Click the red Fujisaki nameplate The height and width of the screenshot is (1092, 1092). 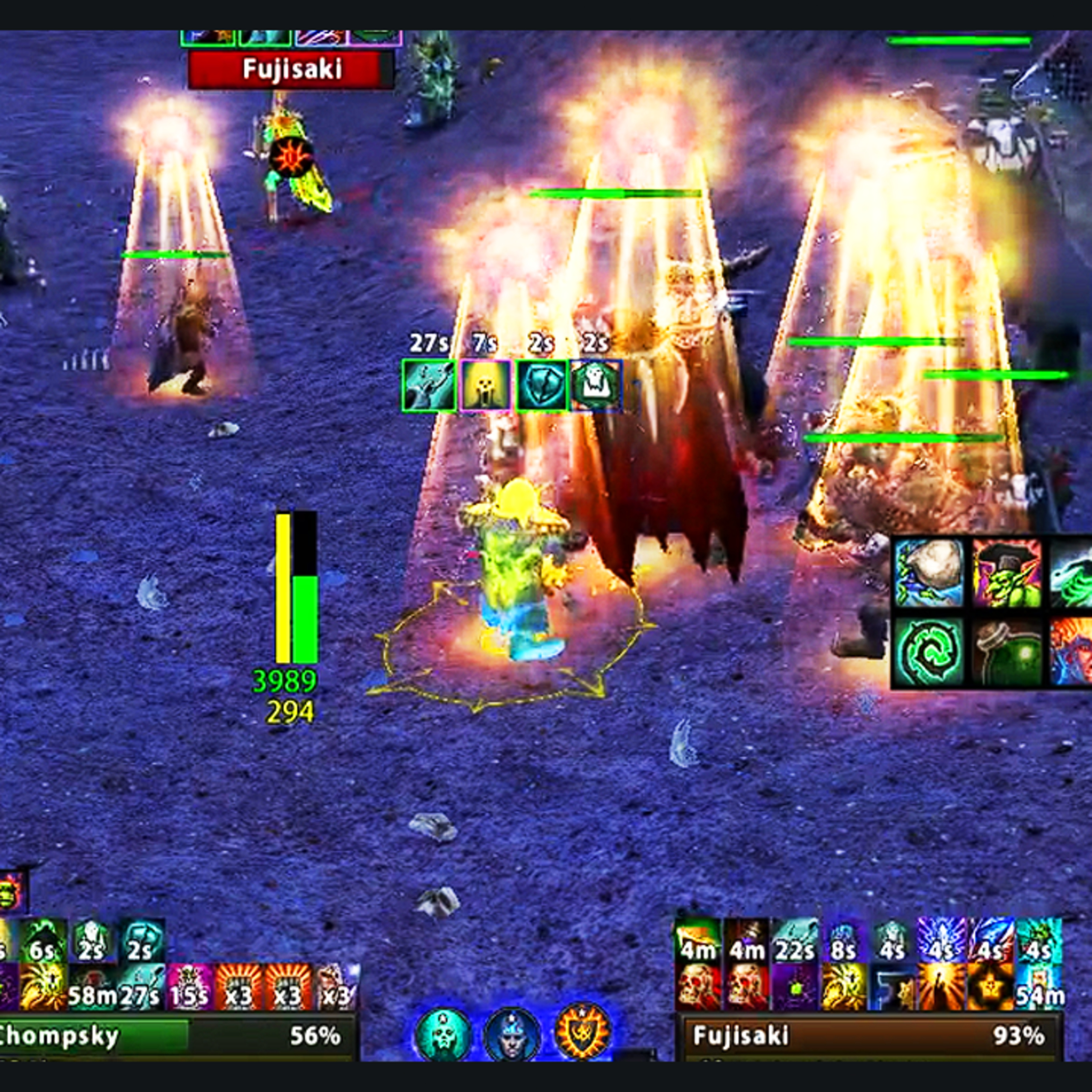coord(291,70)
